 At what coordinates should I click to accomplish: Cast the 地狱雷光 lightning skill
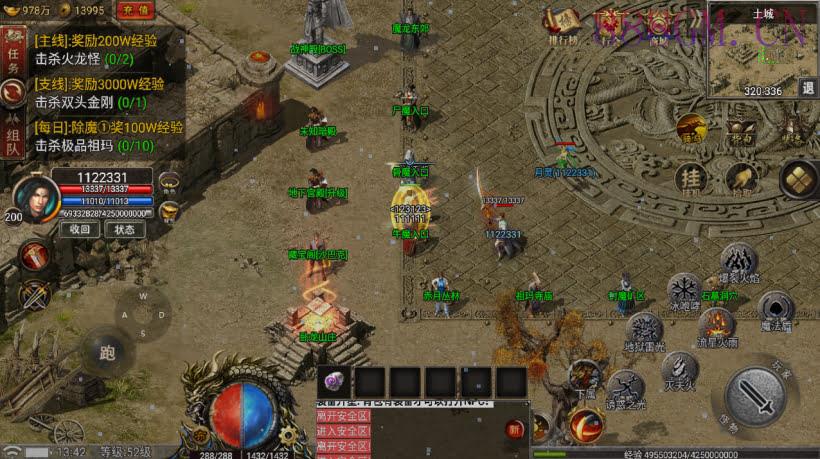[x=644, y=330]
